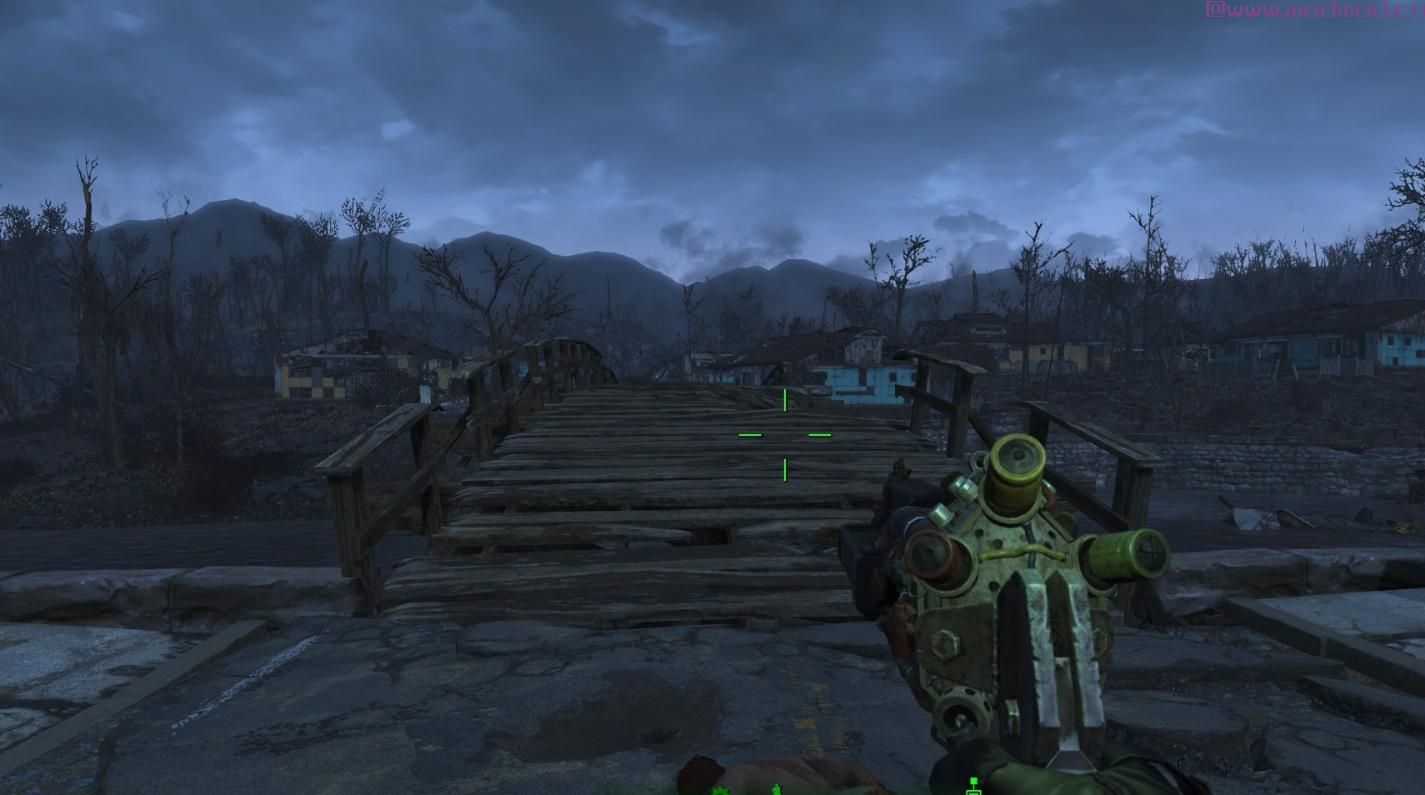1425x795 pixels.
Task: Click the pink website watermark link
Action: click(1314, 10)
